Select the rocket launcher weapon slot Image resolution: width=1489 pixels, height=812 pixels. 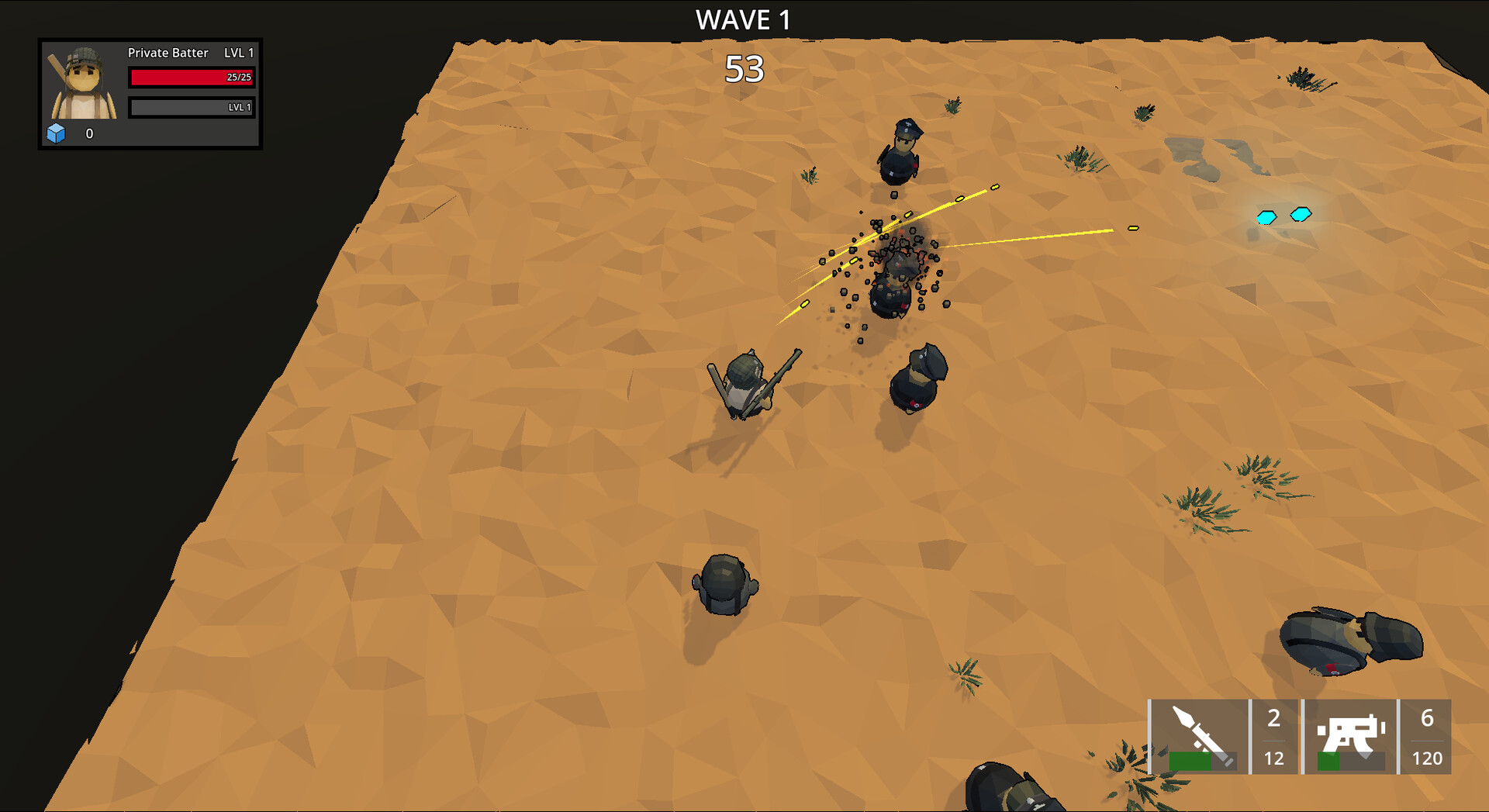[1198, 733]
